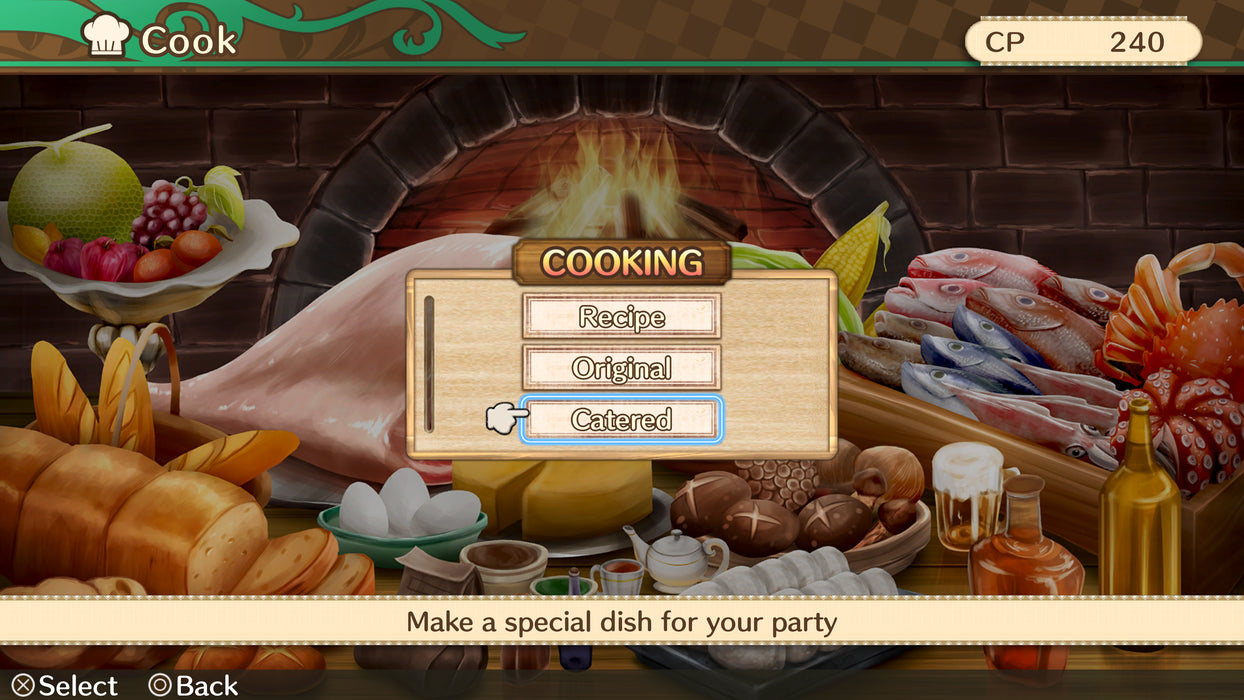Click the cooking menu's vertical scrollbar
The image size is (1244, 700).
[x=429, y=364]
